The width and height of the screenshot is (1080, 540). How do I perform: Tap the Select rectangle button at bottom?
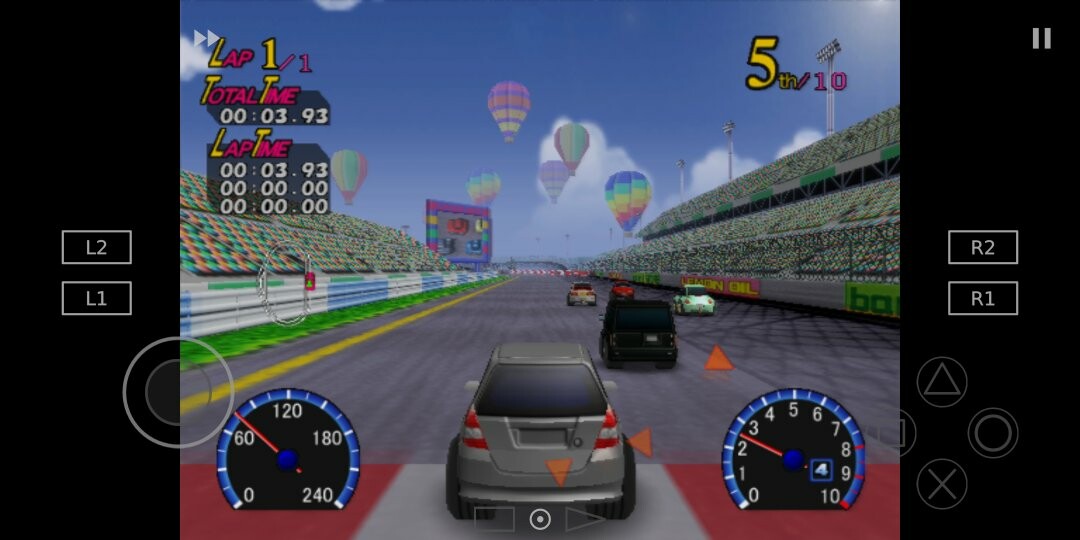pos(494,519)
